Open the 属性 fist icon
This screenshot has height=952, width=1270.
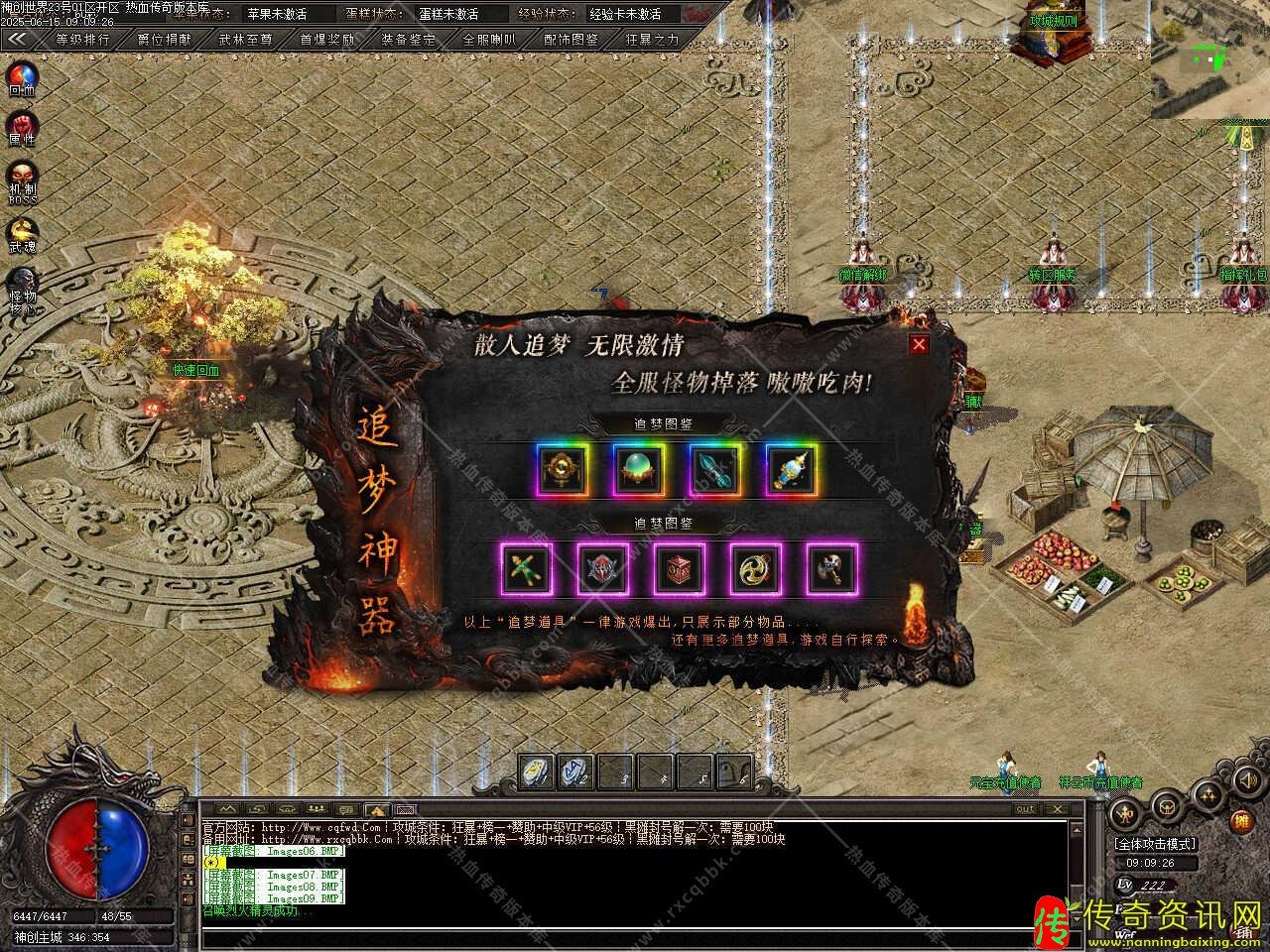tap(22, 127)
